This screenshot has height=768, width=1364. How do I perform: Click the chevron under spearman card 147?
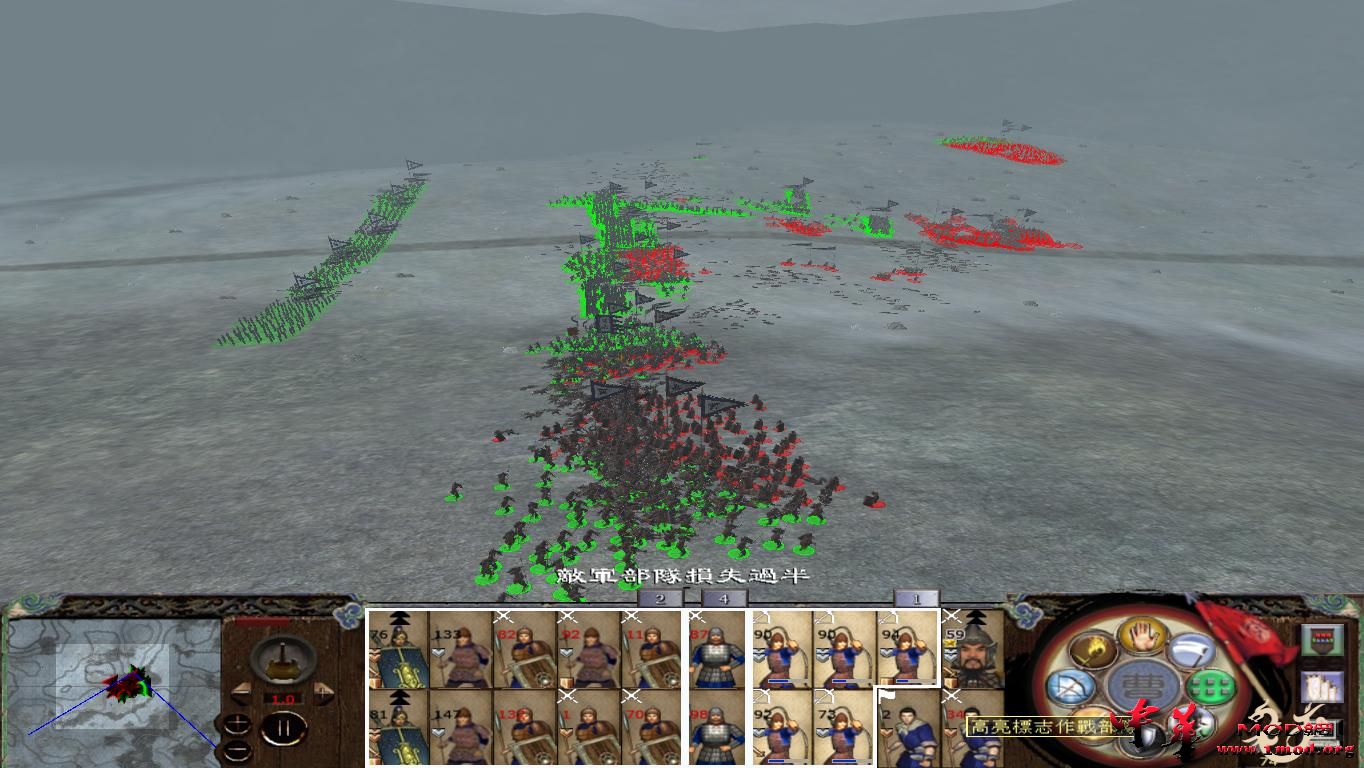click(x=440, y=730)
